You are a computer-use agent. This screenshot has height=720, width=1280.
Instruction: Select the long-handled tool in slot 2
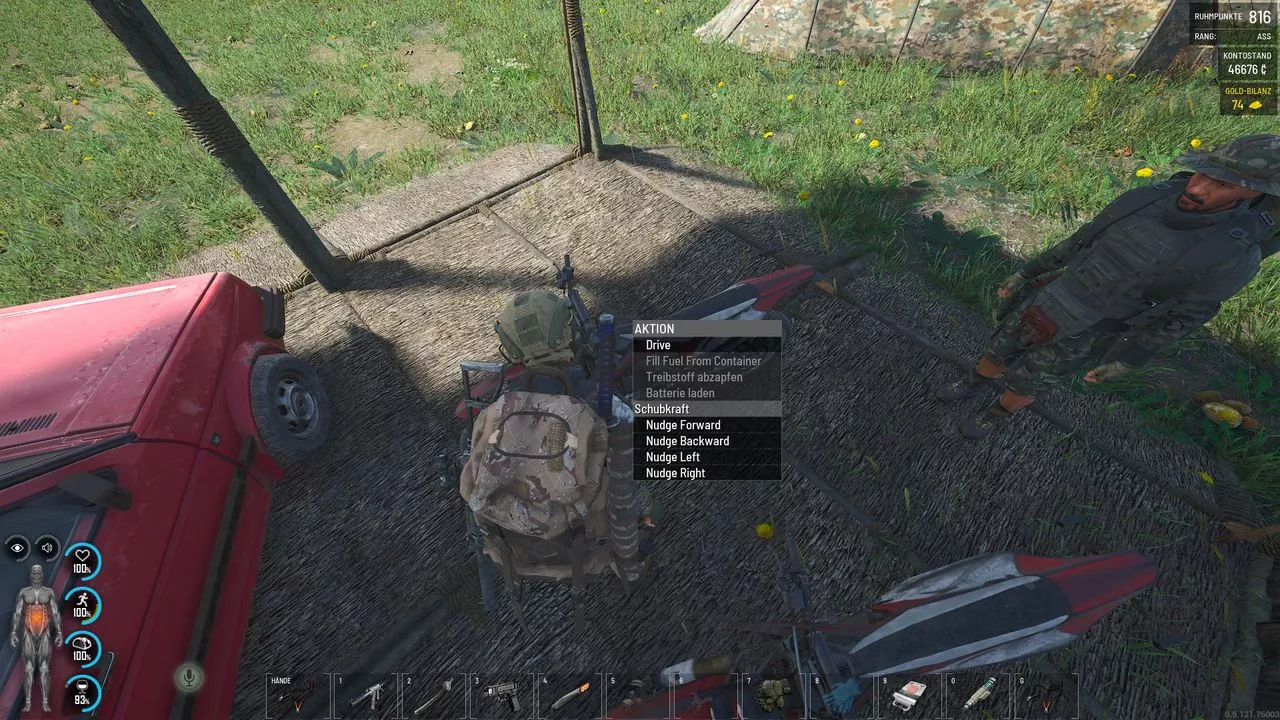[434, 694]
